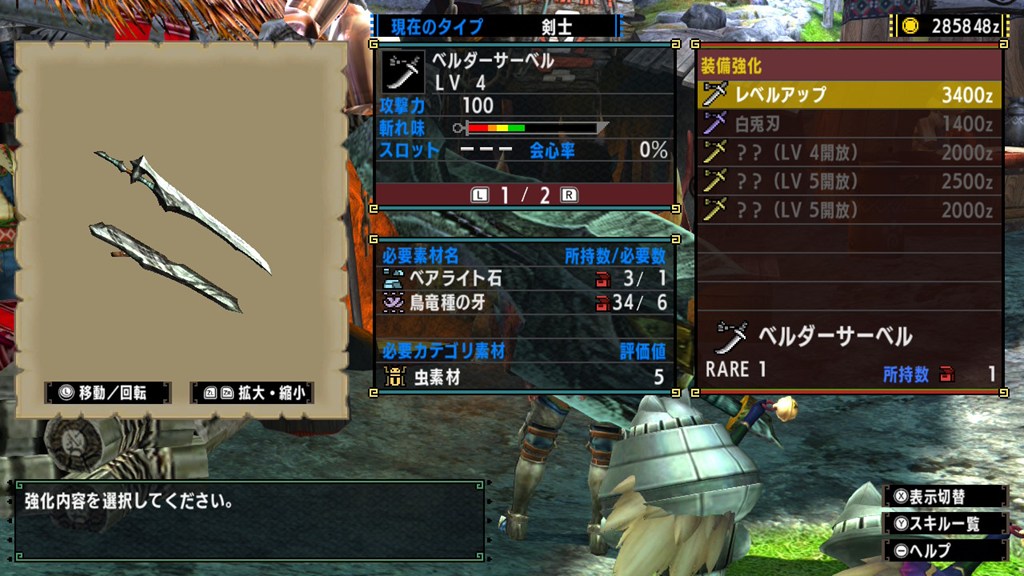Click the 鳥竜種の牙 material row
The height and width of the screenshot is (576, 1024).
click(524, 302)
